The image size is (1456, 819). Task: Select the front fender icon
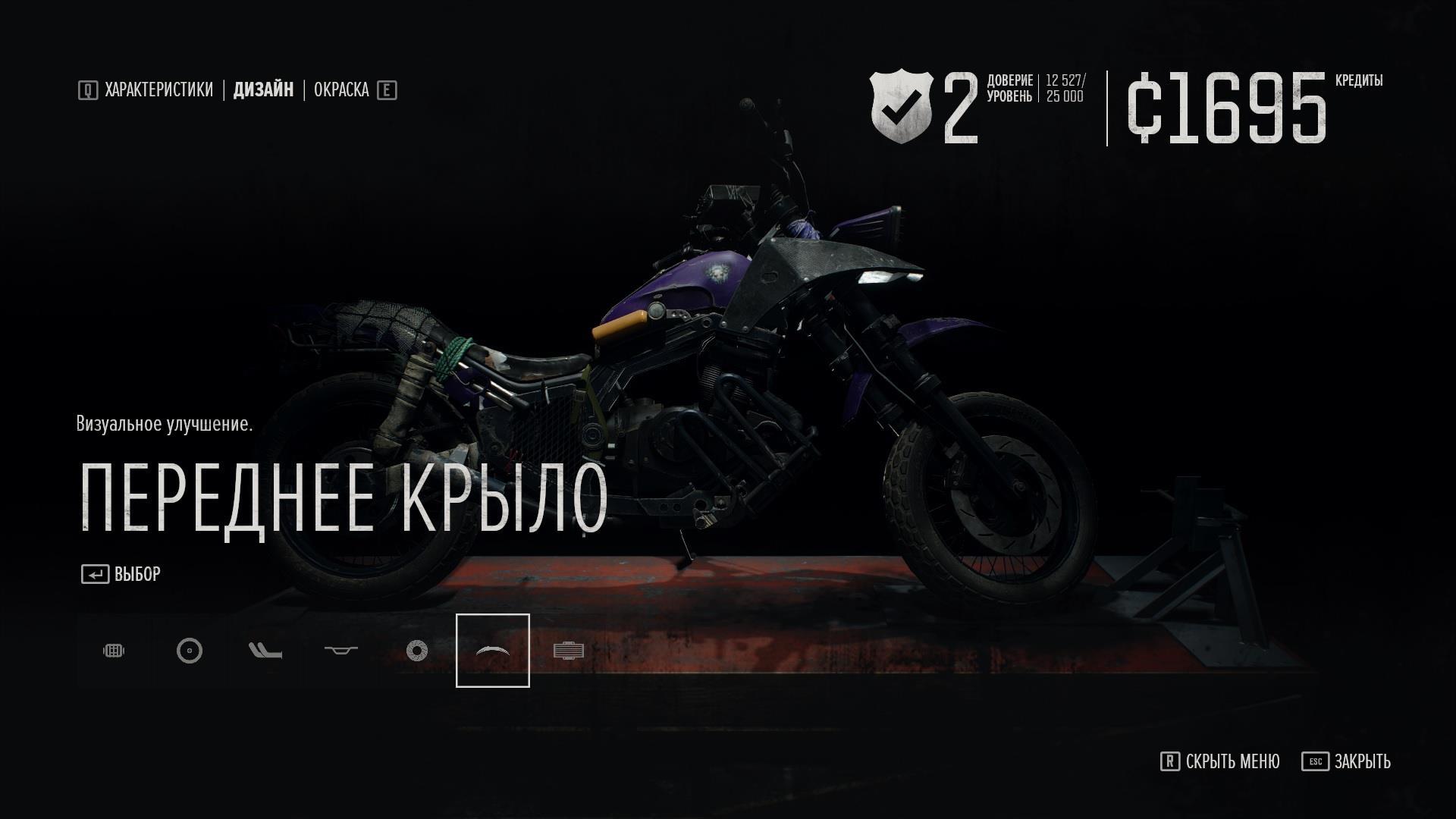tap(493, 651)
